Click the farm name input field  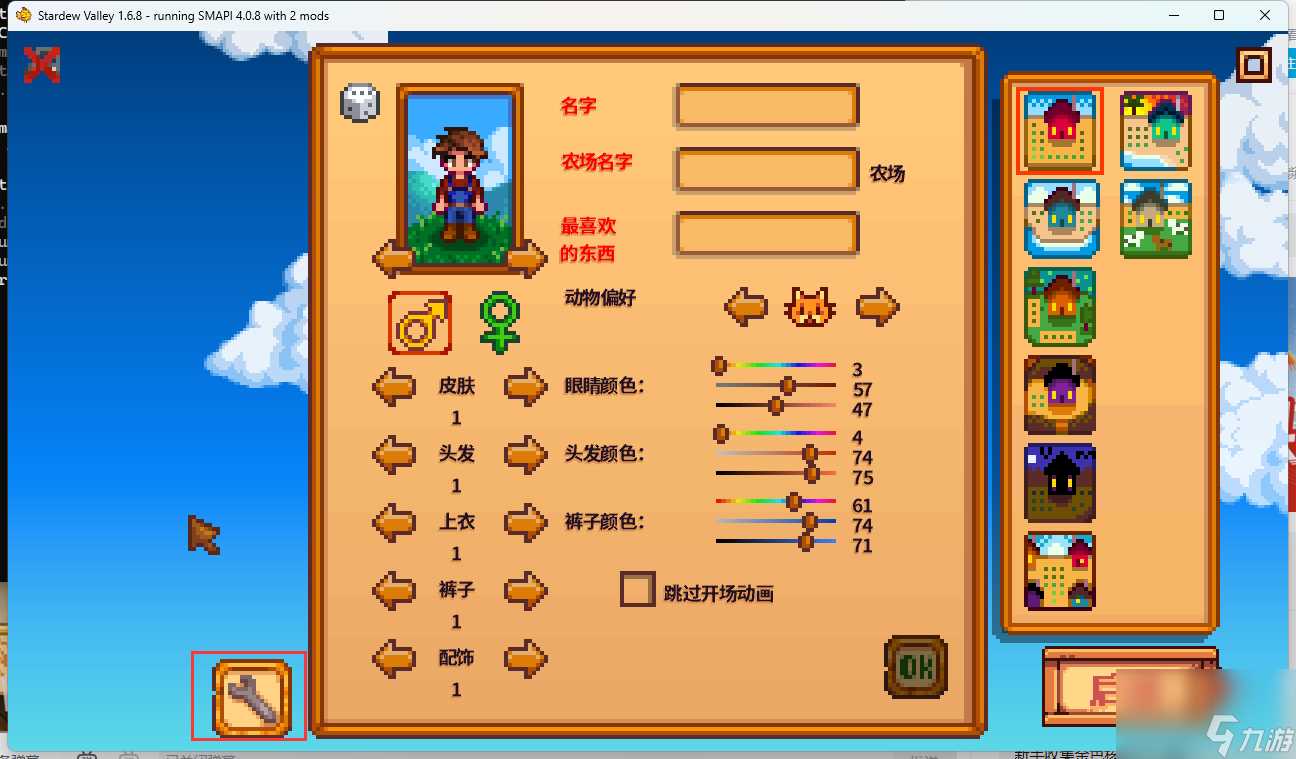click(766, 169)
